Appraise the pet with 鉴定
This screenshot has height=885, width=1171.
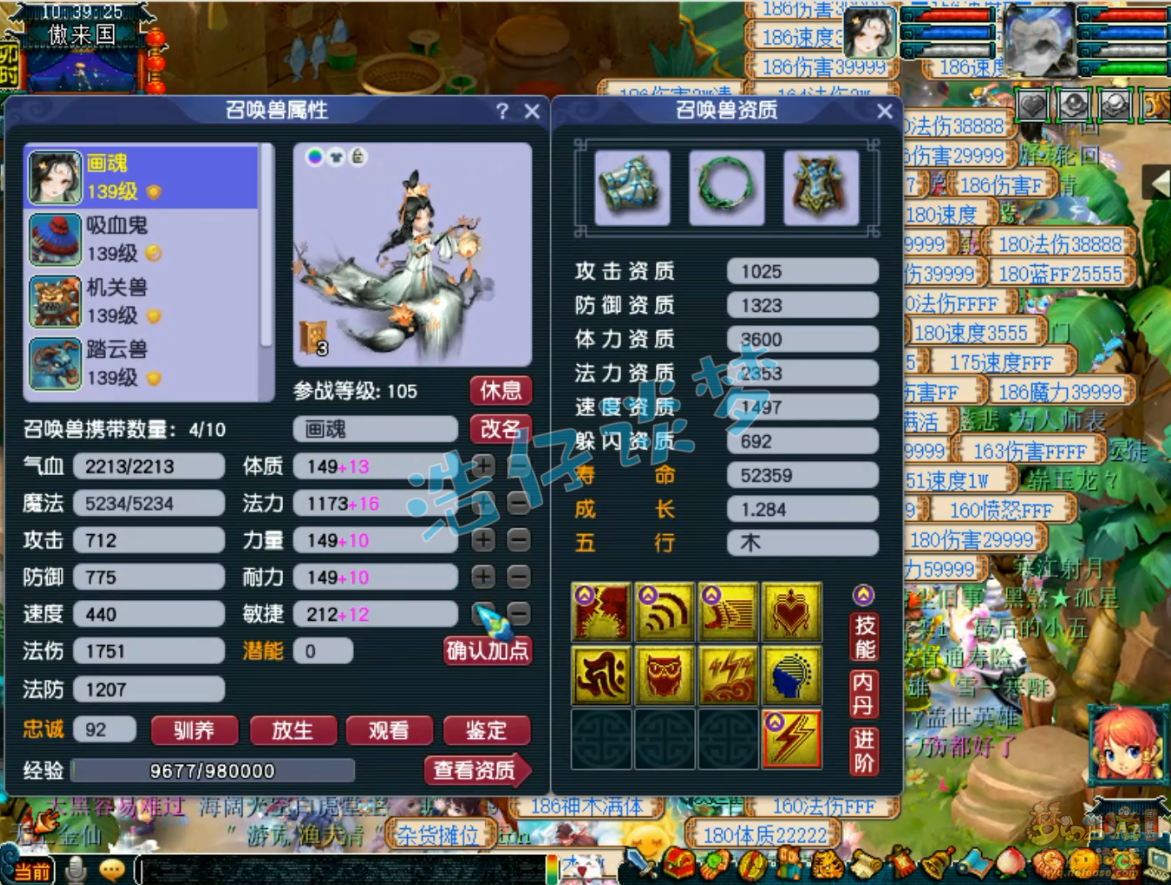click(486, 731)
